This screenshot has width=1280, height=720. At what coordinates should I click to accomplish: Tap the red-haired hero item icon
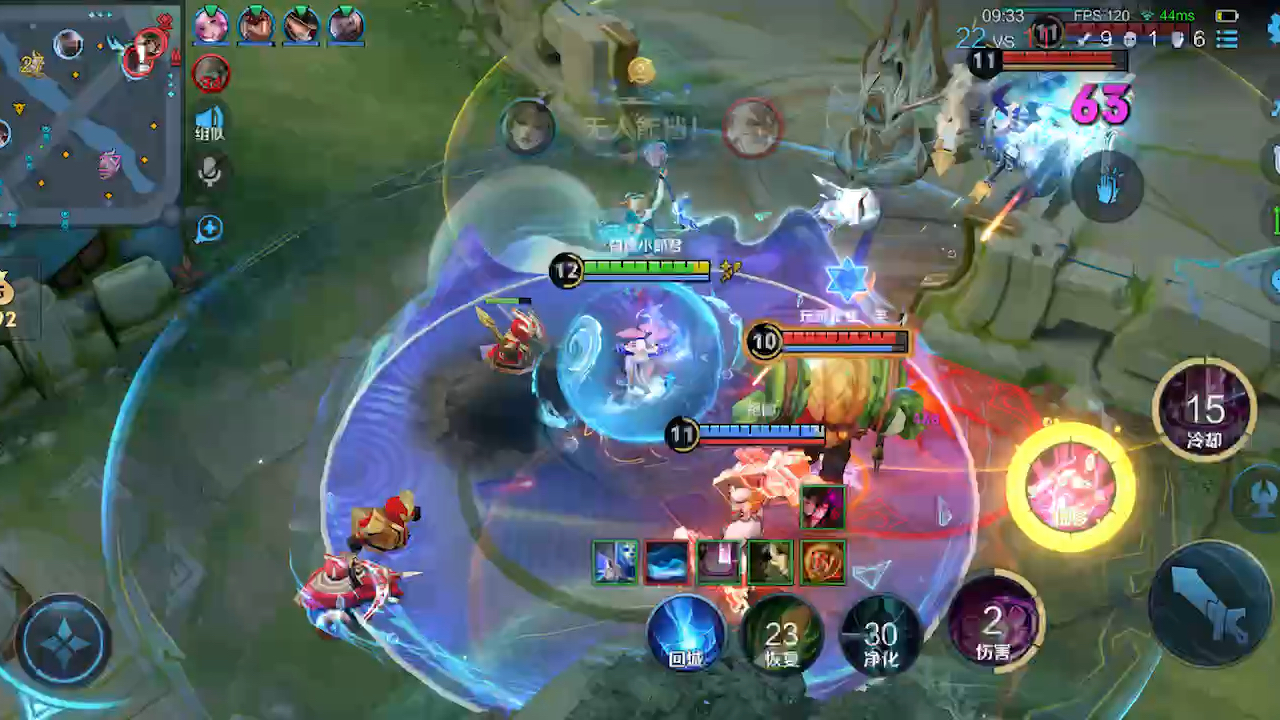pyautogui.click(x=823, y=507)
